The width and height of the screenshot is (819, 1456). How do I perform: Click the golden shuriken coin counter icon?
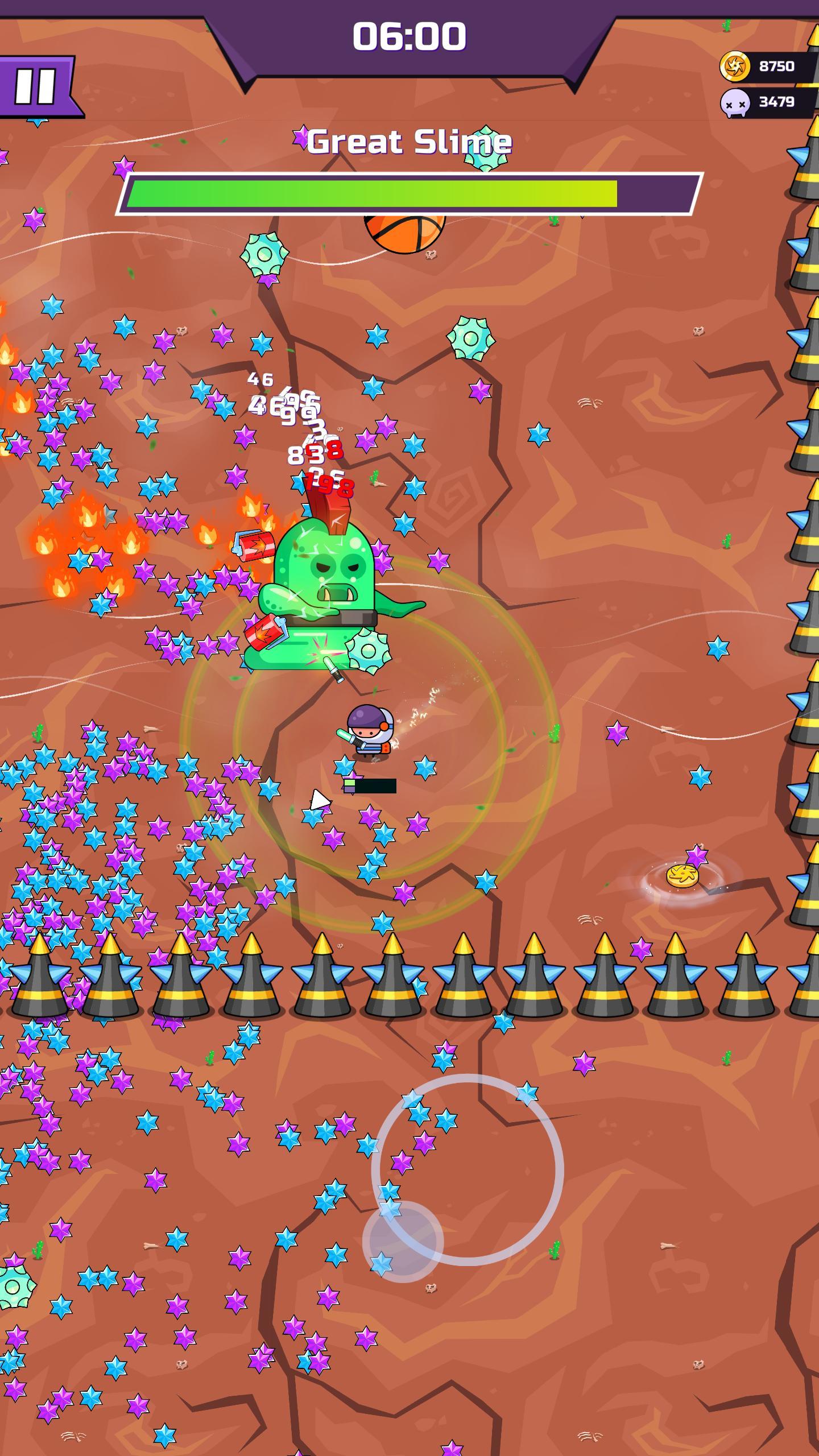point(734,66)
